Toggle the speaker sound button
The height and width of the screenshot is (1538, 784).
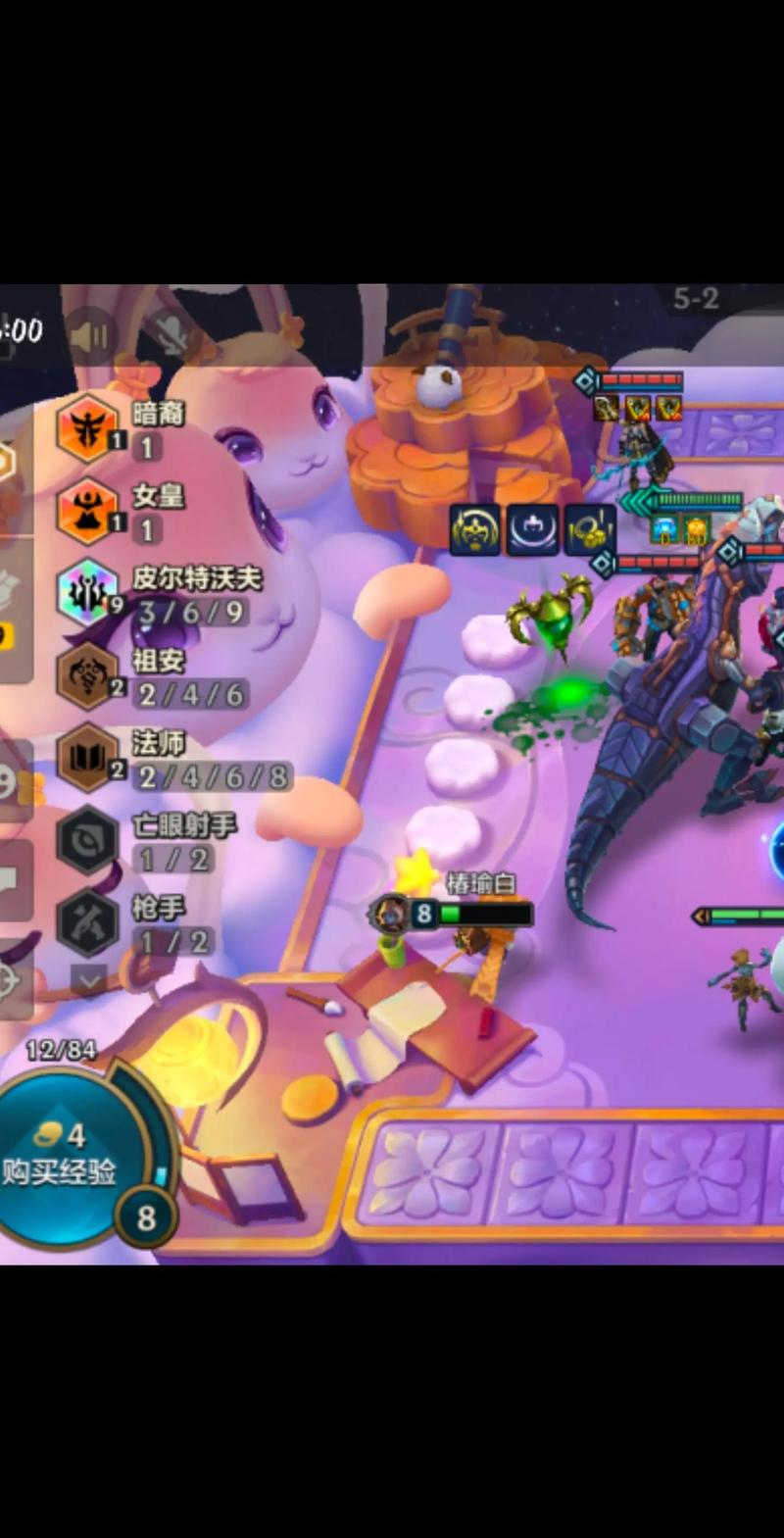click(91, 338)
